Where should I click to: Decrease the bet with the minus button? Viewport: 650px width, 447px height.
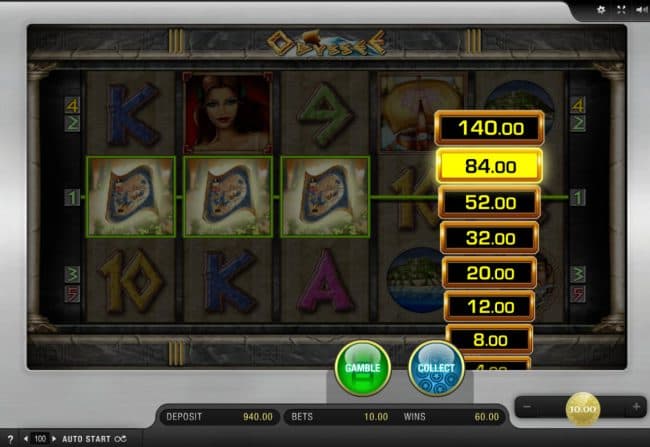528,407
